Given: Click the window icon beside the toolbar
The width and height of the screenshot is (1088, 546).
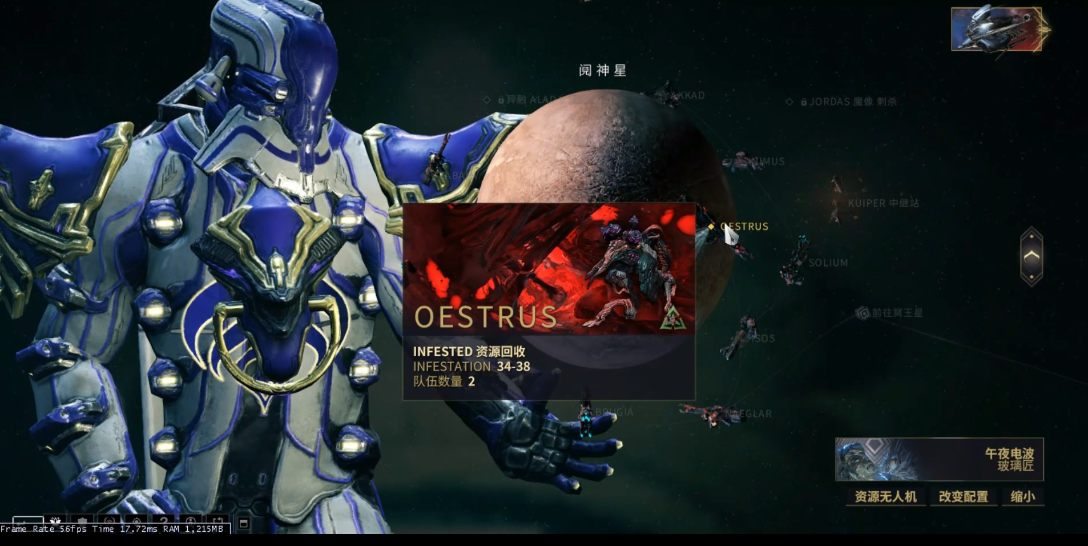Looking at the screenshot, I should 243,523.
